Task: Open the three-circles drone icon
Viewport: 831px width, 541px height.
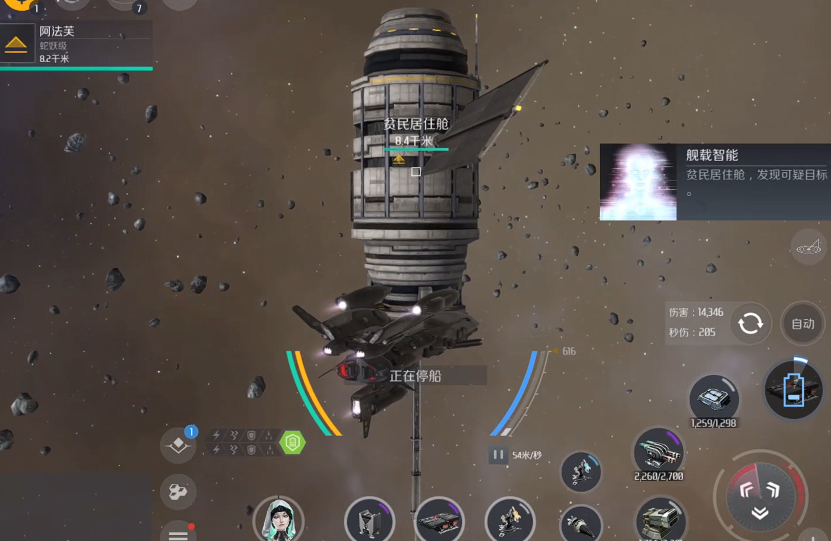Action: [178, 491]
